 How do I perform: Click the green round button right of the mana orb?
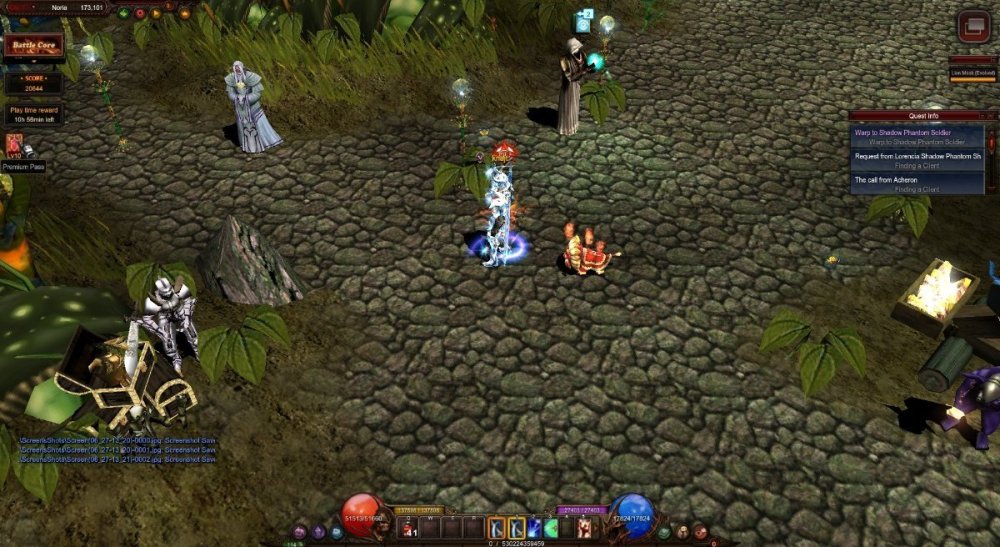pyautogui.click(x=664, y=532)
